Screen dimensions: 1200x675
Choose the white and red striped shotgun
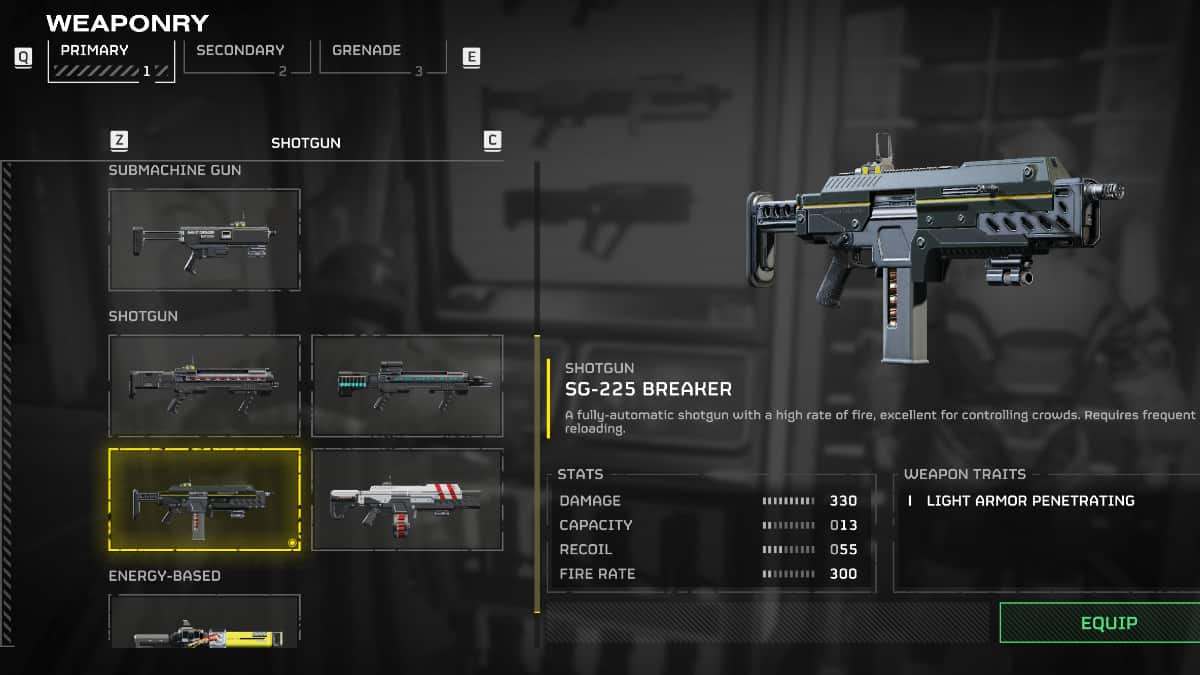(x=407, y=499)
